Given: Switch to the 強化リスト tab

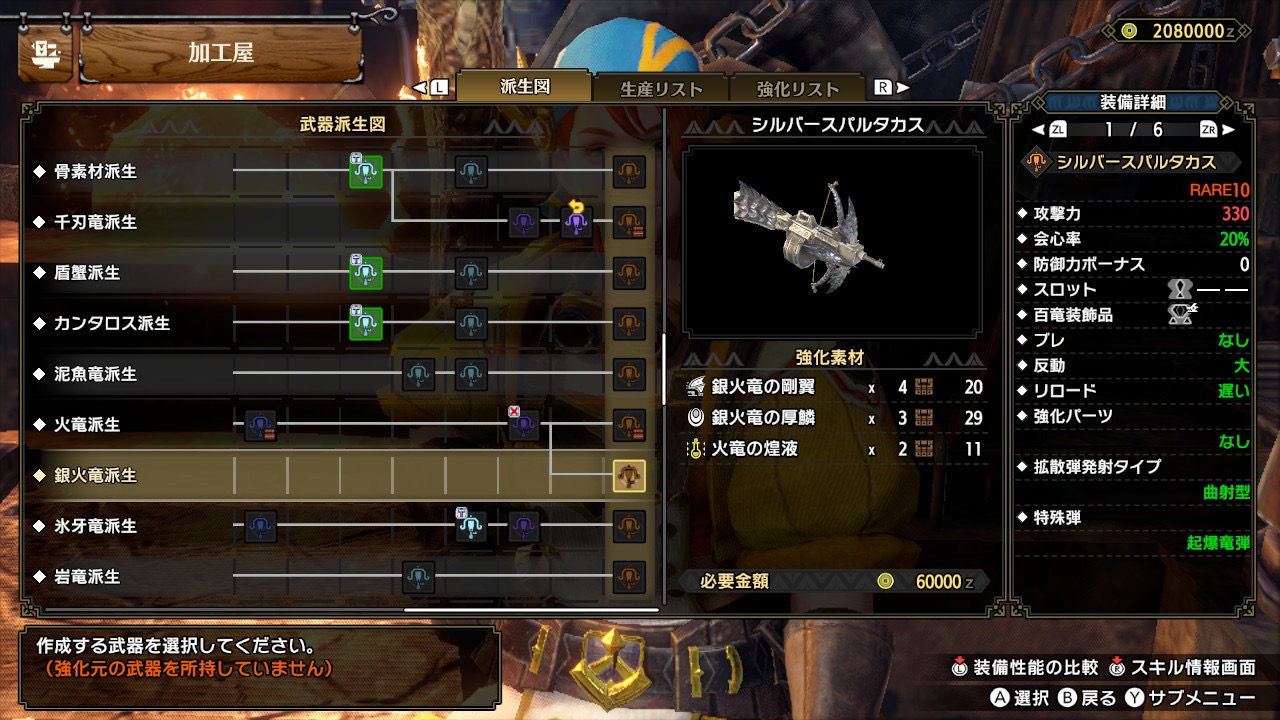Looking at the screenshot, I should 797,88.
